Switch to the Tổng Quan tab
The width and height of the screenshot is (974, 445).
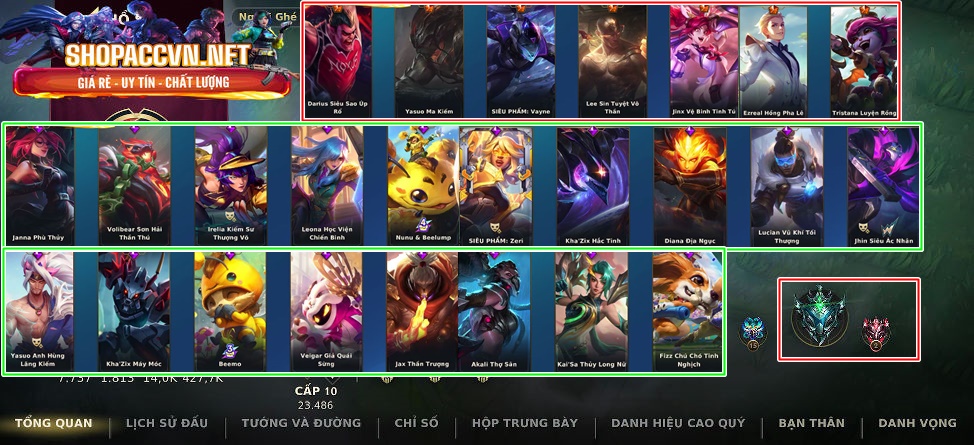click(53, 423)
